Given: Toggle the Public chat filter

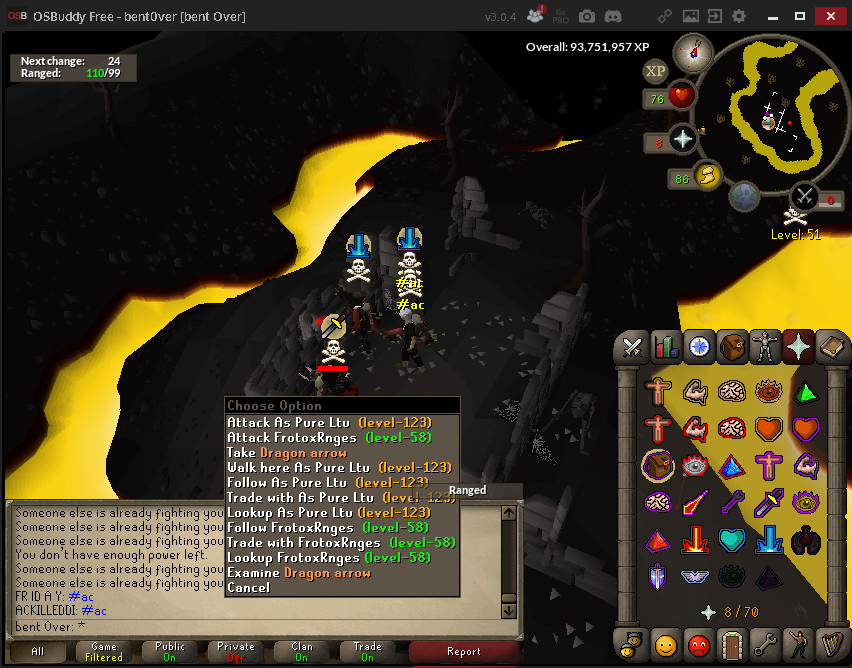Looking at the screenshot, I should coord(170,651).
